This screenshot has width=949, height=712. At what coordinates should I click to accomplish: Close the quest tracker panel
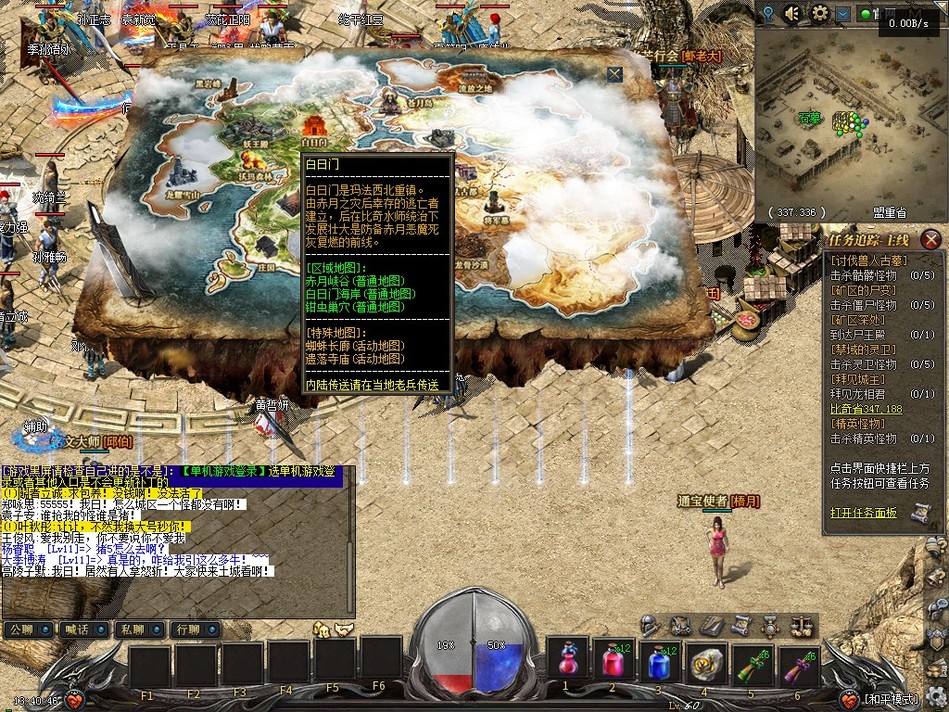[x=930, y=239]
